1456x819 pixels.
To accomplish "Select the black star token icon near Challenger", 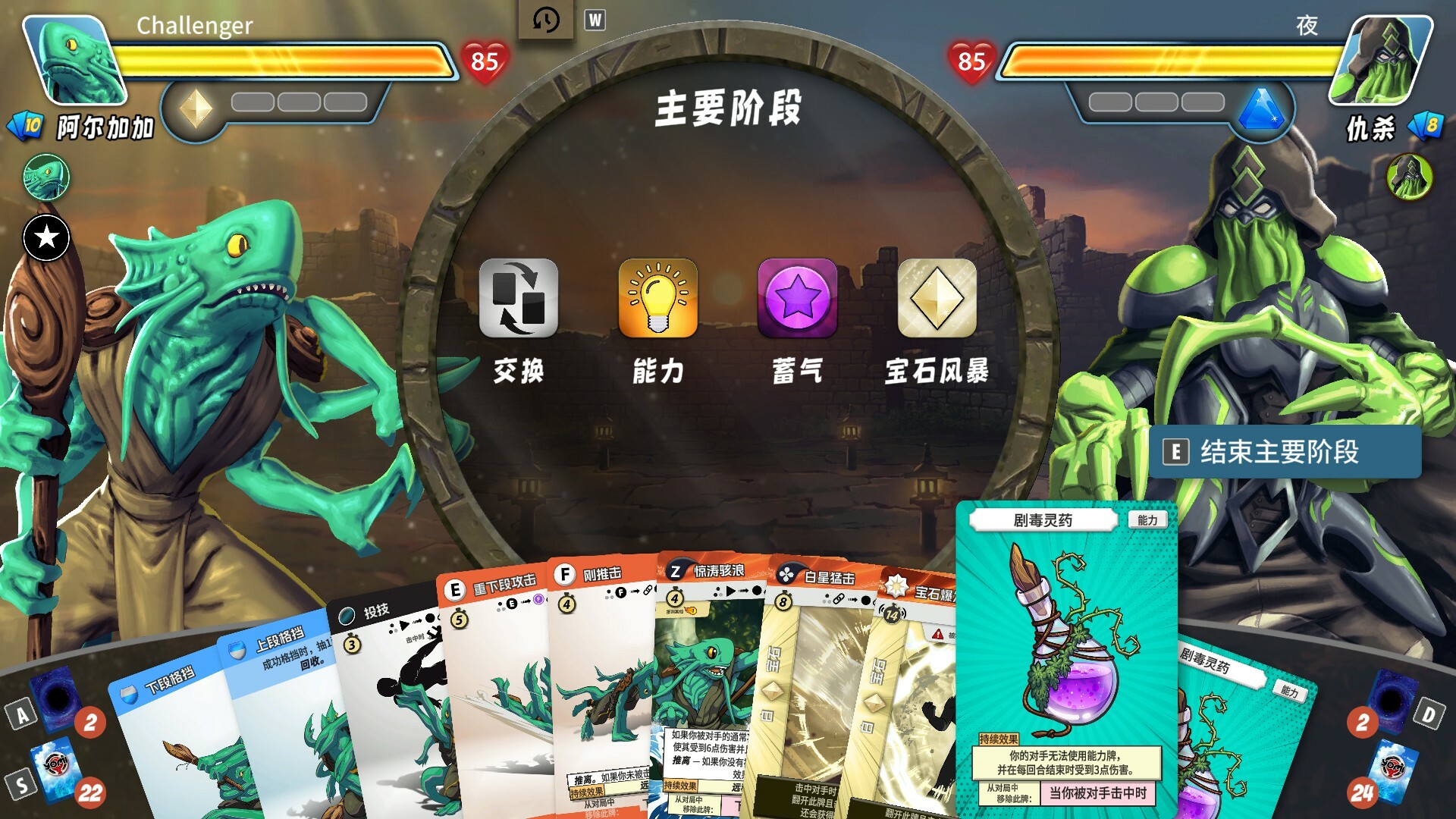I will point(45,238).
